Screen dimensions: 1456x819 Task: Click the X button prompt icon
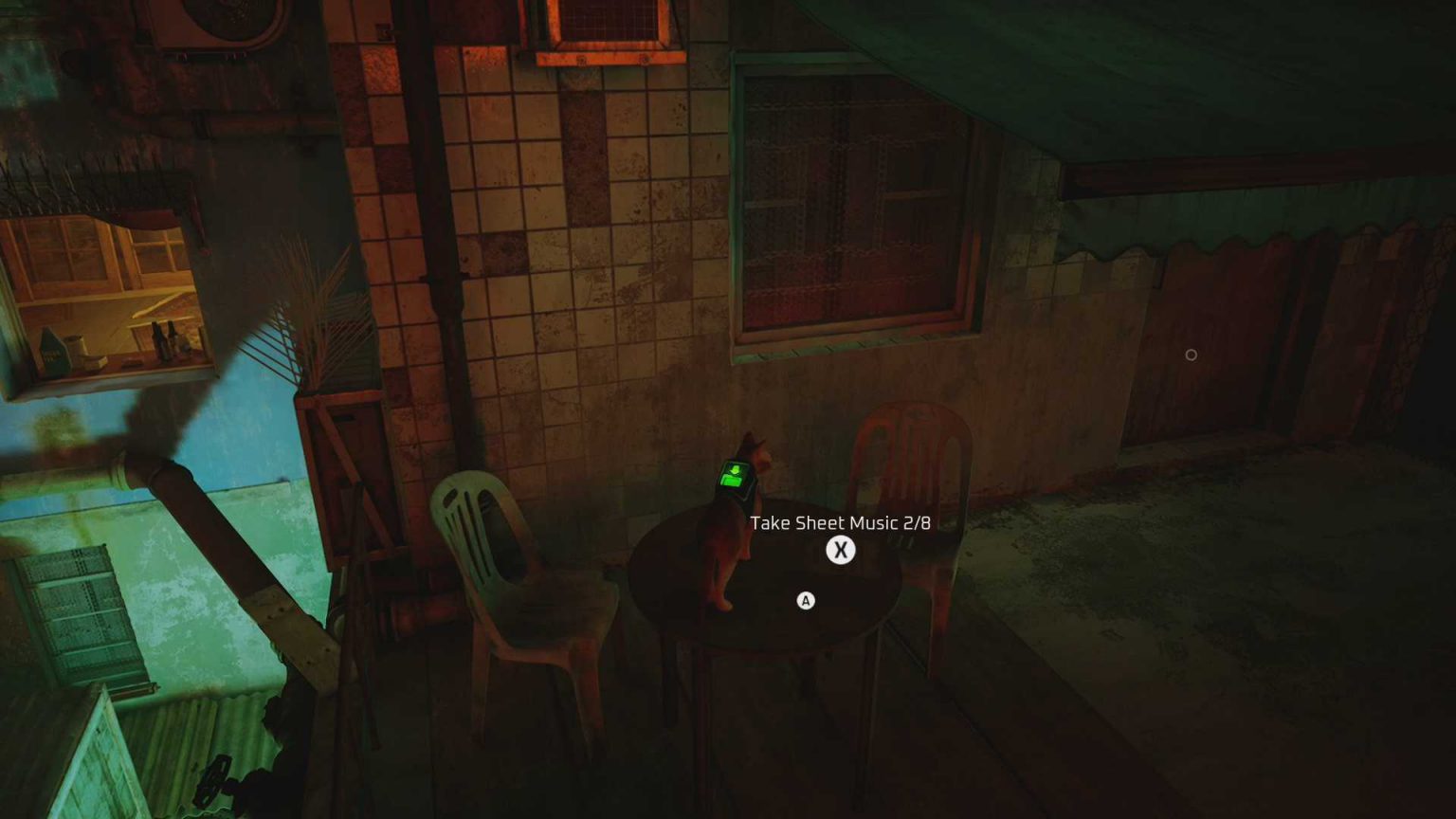pos(840,550)
